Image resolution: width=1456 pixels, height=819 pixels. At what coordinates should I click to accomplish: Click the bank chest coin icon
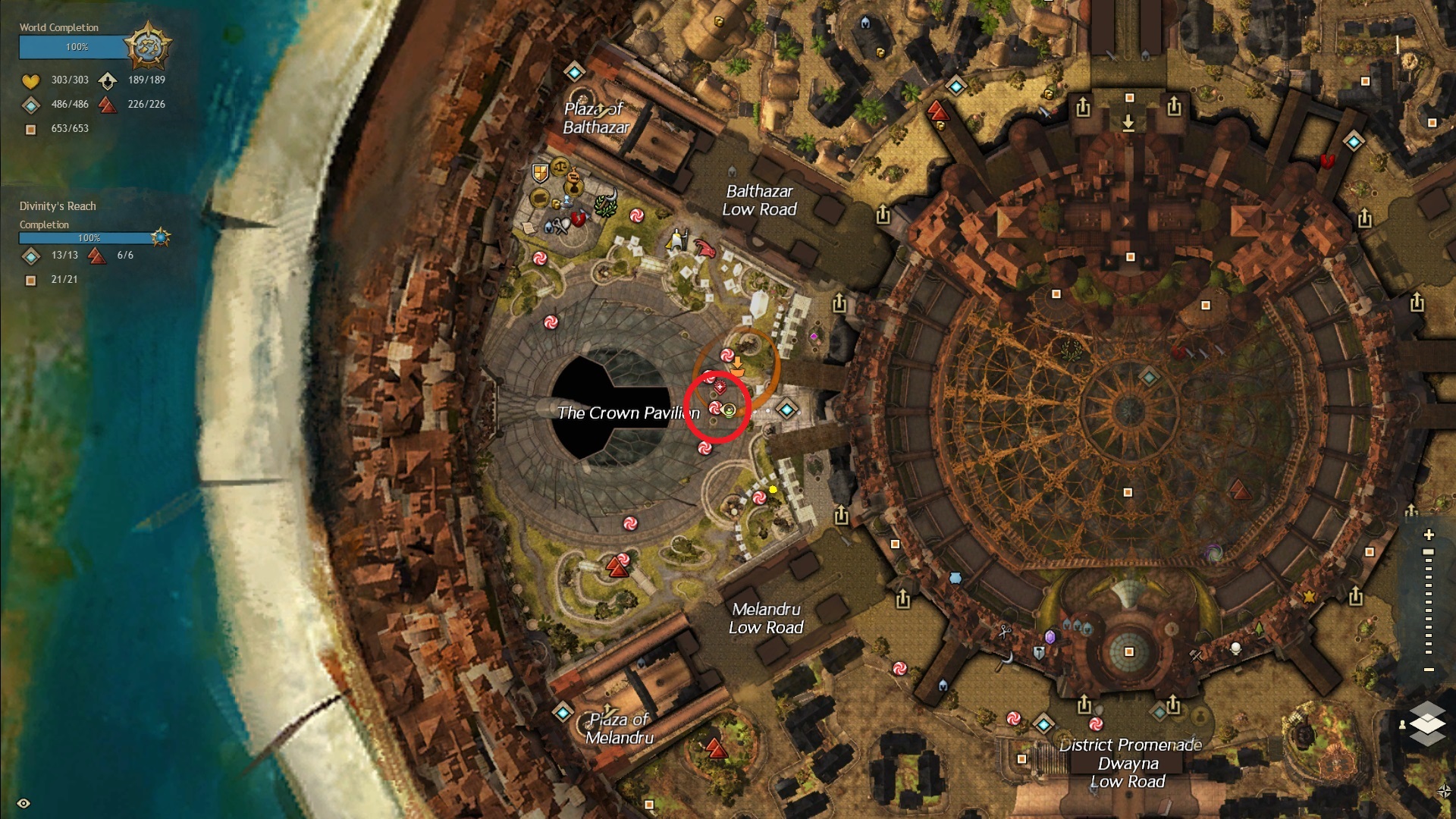(539, 199)
